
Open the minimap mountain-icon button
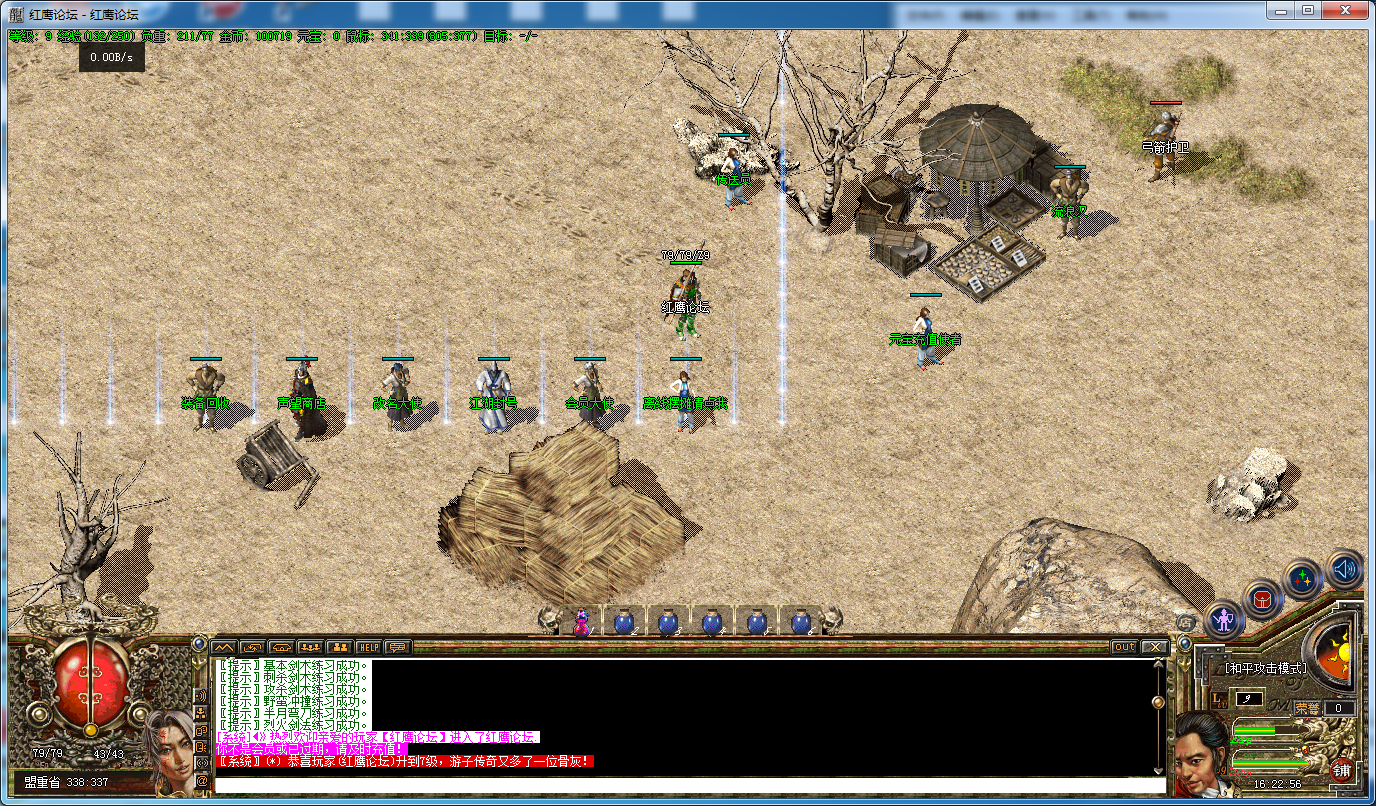coord(223,647)
